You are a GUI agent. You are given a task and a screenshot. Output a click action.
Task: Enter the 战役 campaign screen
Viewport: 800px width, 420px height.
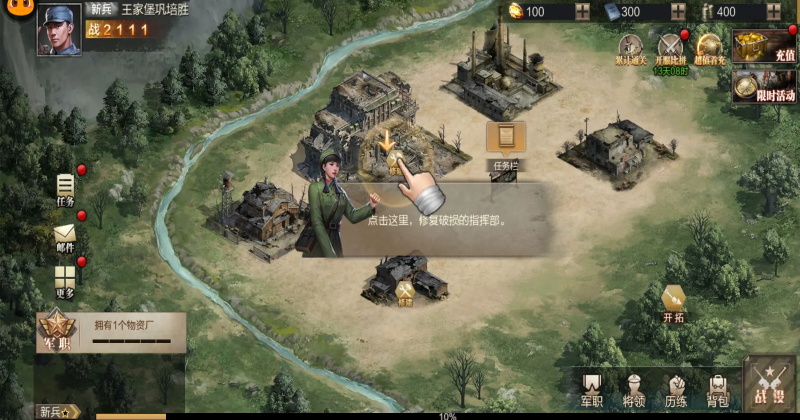coord(770,386)
